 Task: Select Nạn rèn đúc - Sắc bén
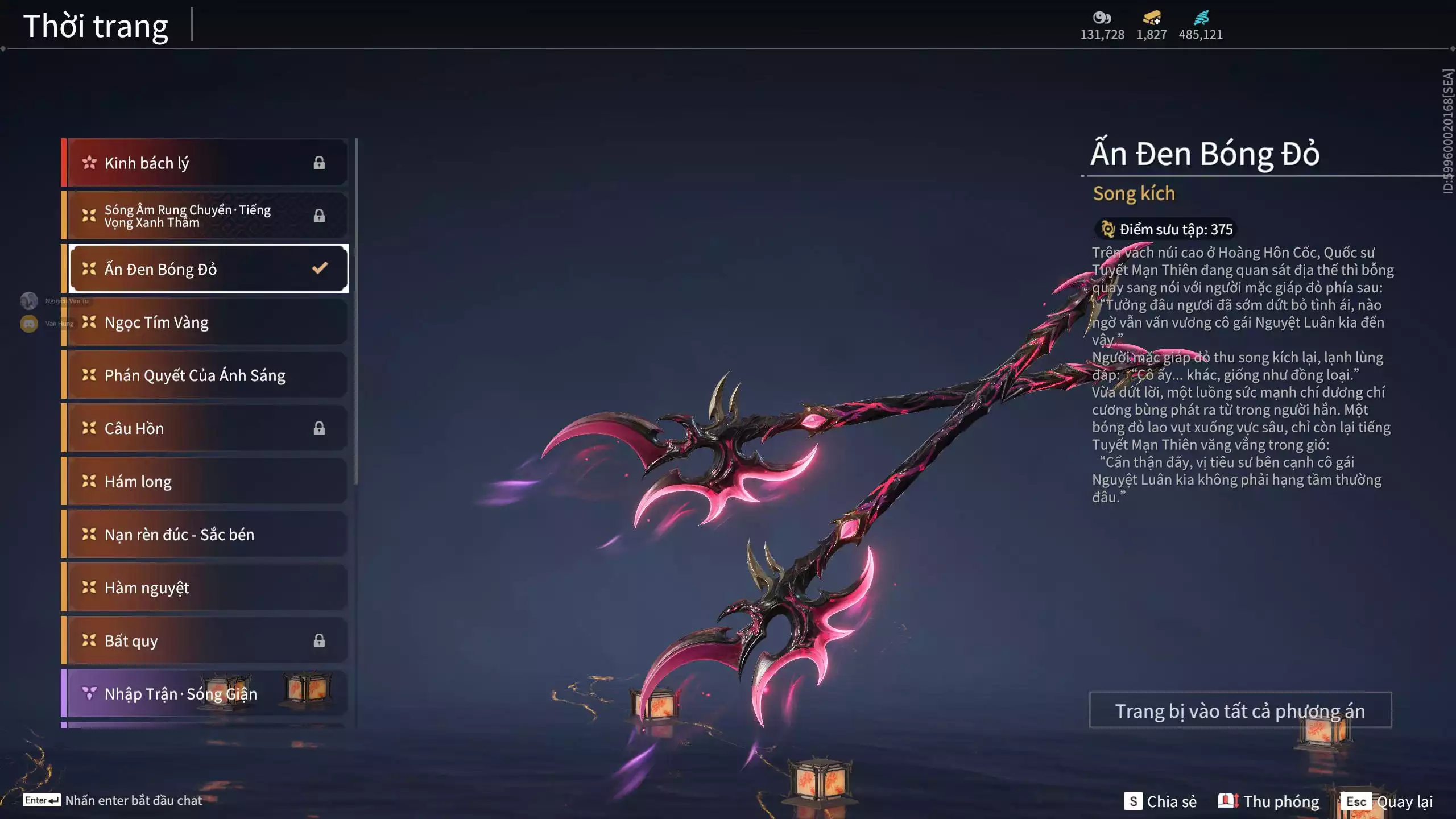pos(205,534)
